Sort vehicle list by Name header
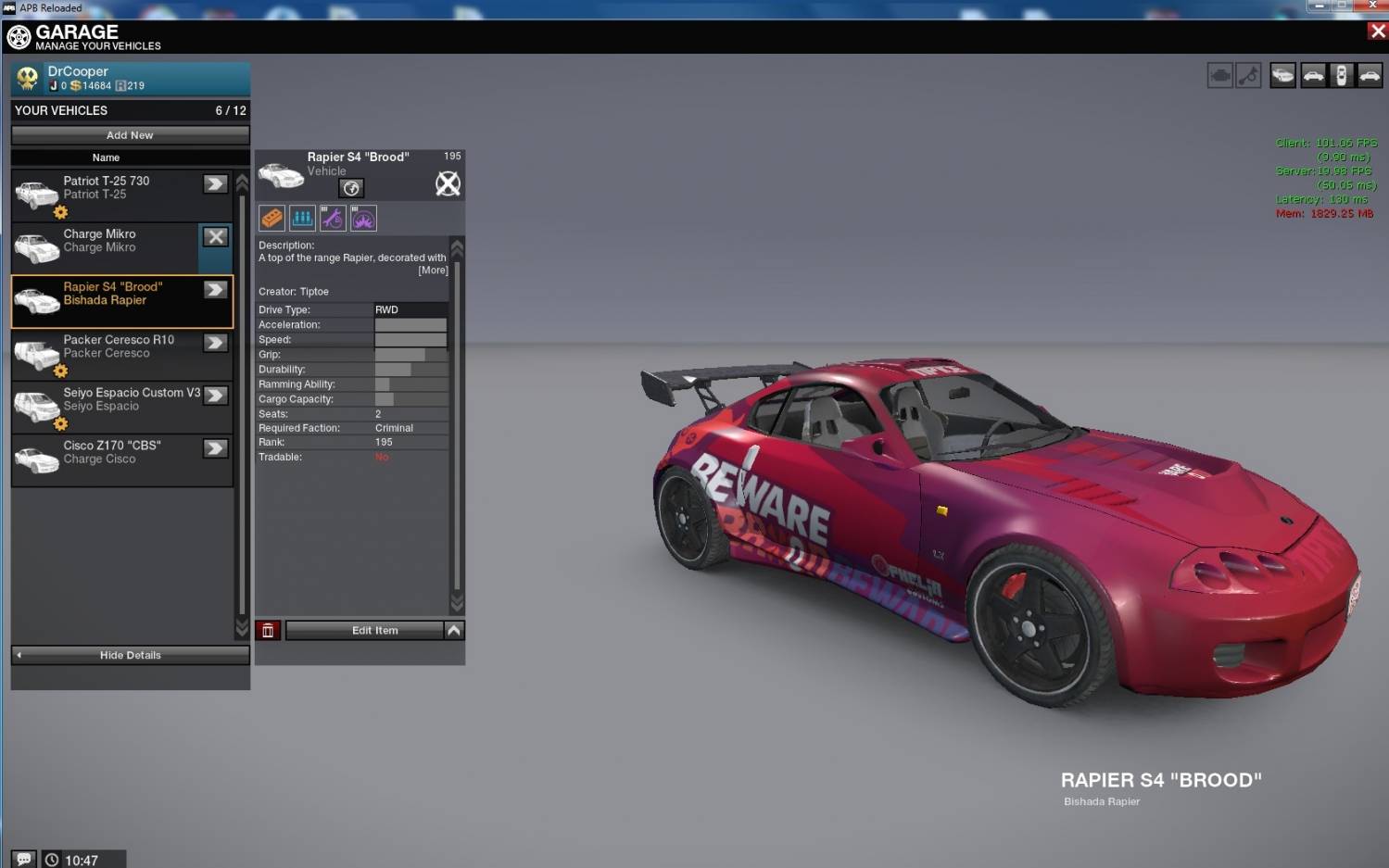 [x=106, y=157]
